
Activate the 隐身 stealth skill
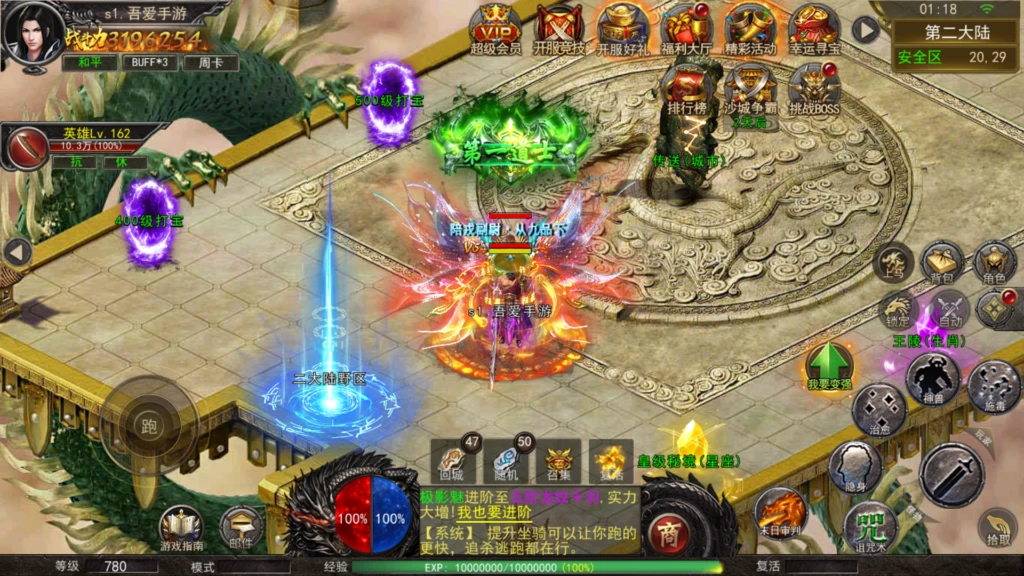tap(855, 466)
